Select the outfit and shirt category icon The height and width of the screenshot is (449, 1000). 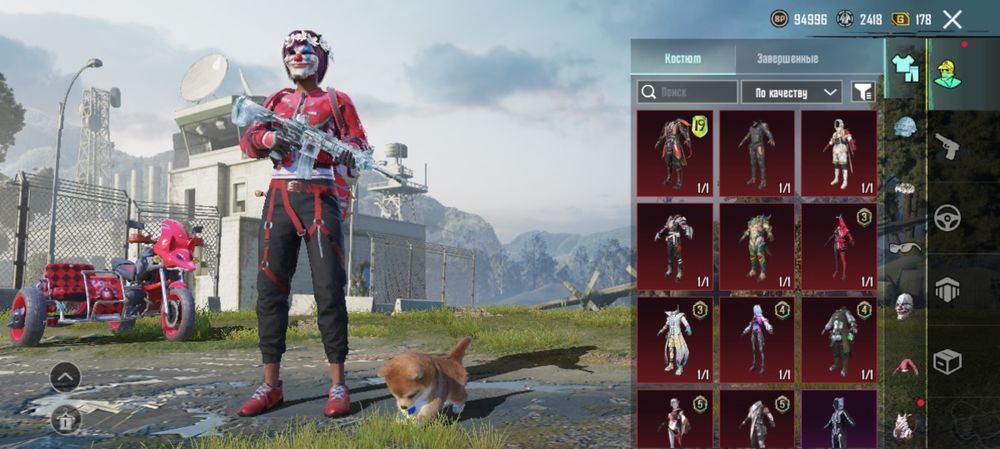(905, 68)
